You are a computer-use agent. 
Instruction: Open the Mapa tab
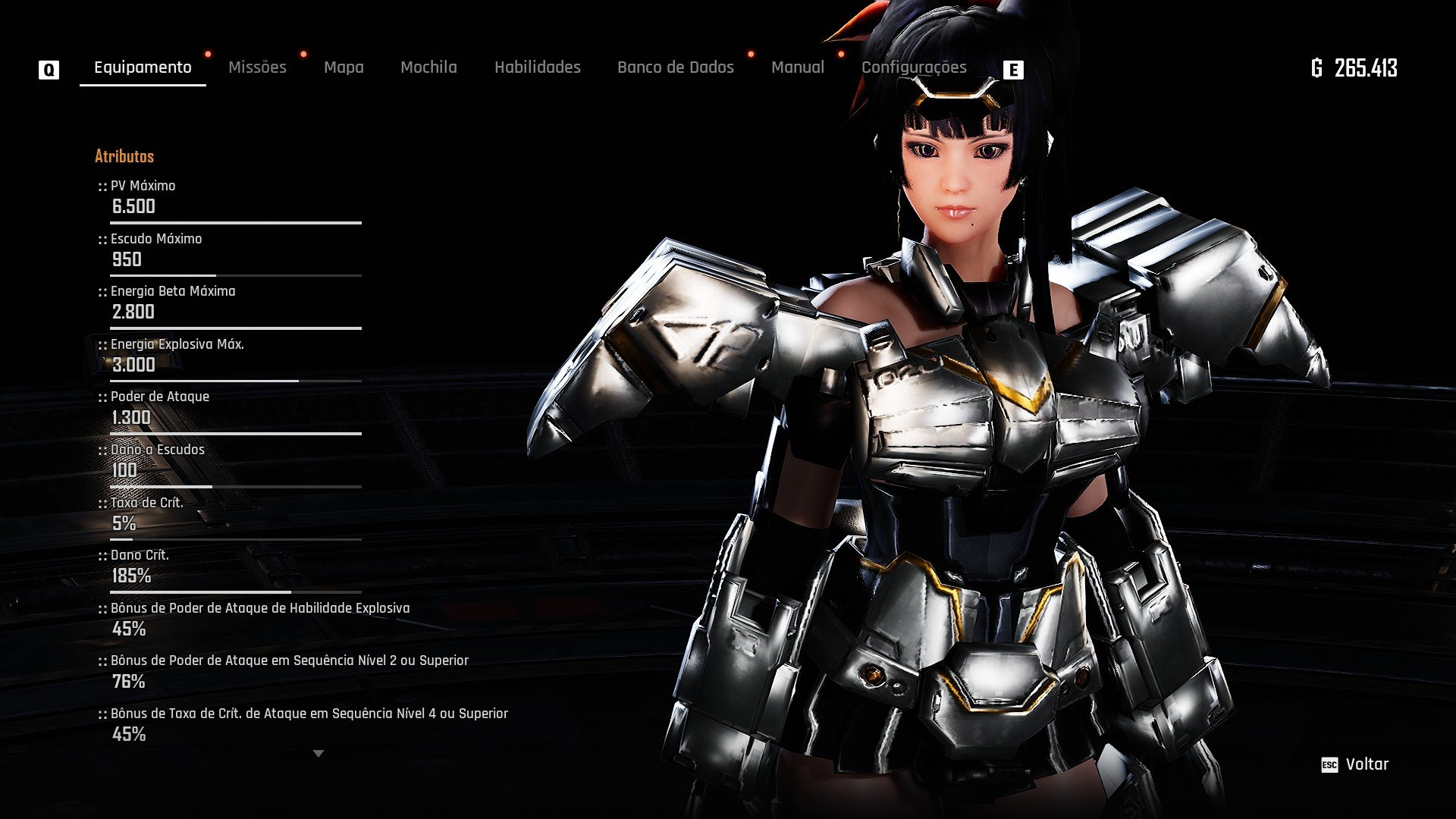pos(344,67)
